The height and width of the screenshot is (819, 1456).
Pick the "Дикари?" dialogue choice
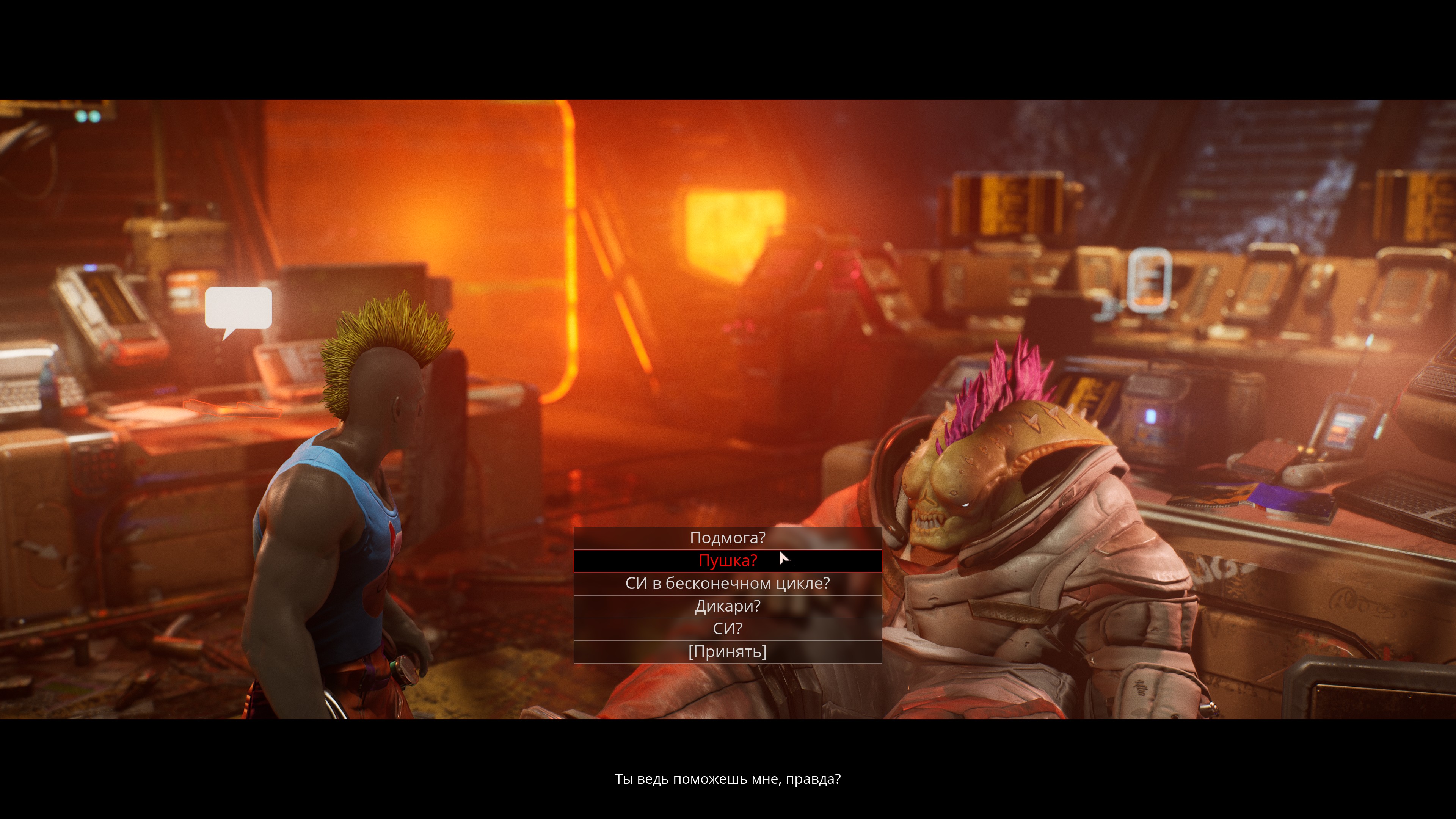point(728,607)
